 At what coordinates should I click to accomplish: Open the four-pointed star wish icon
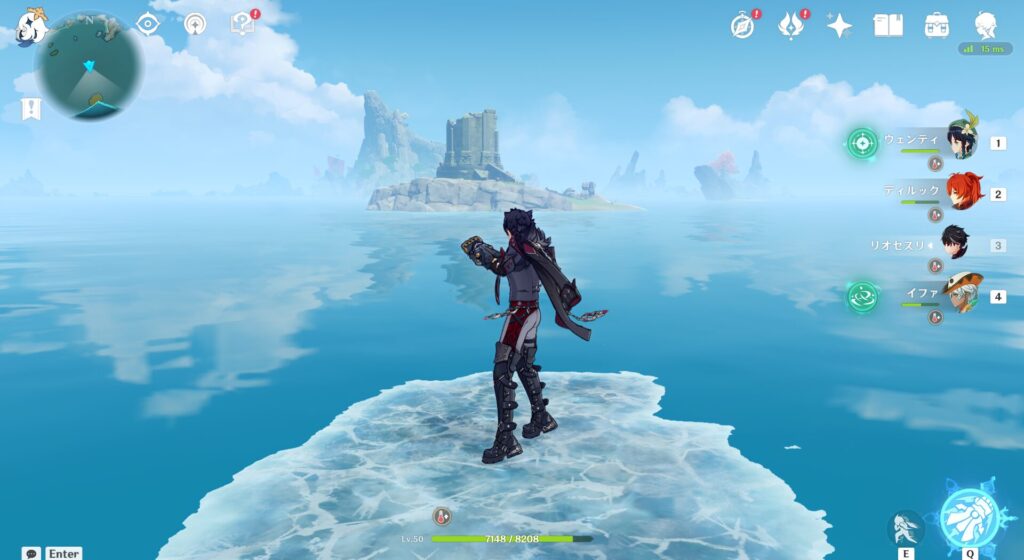(839, 25)
